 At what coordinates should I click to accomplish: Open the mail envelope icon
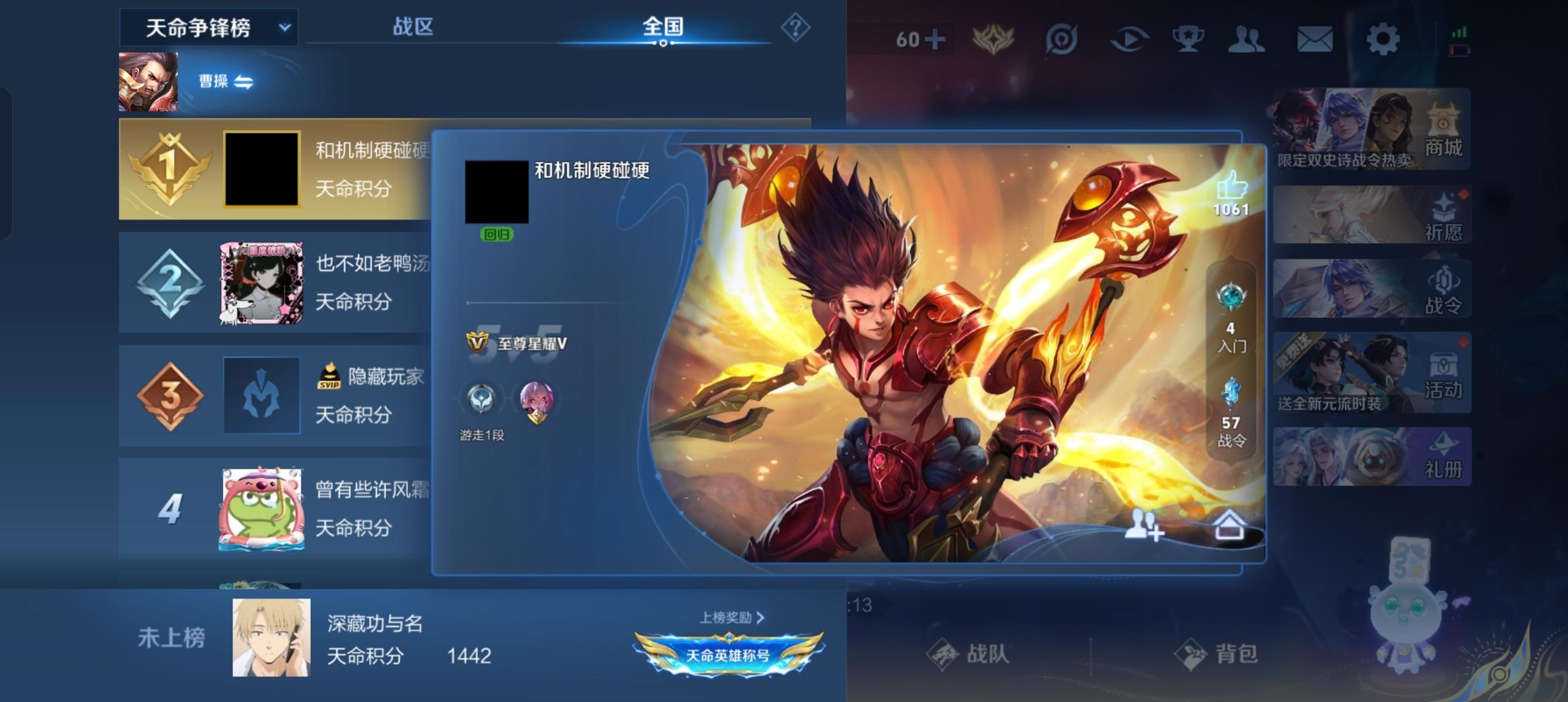(1315, 38)
